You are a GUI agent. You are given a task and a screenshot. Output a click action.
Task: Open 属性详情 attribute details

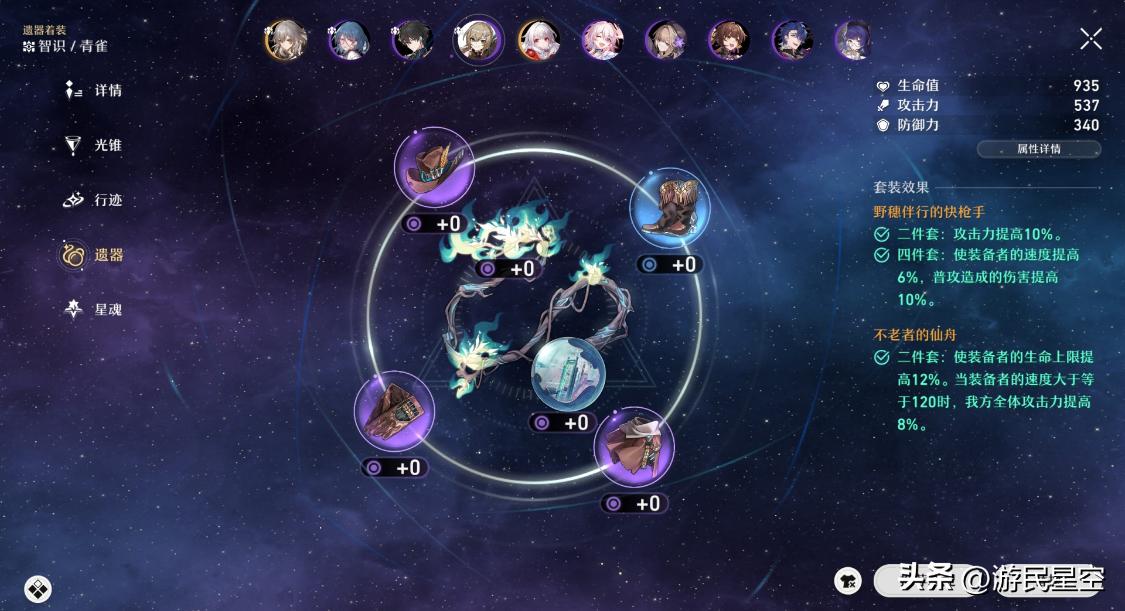click(1038, 149)
